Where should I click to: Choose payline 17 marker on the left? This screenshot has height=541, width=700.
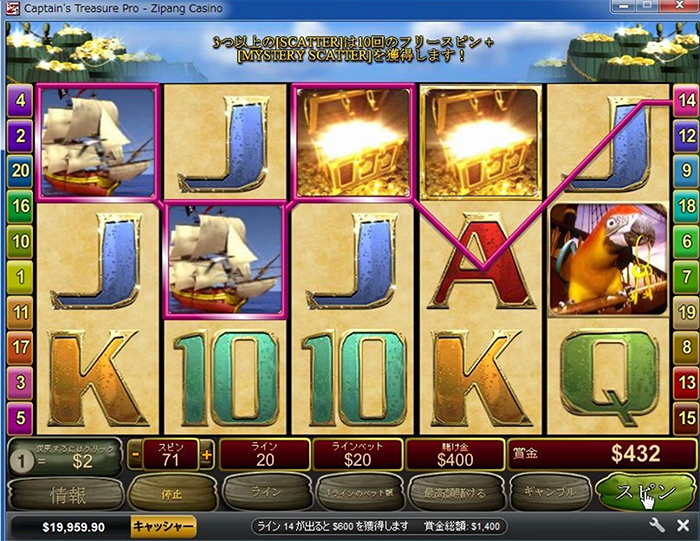19,346
